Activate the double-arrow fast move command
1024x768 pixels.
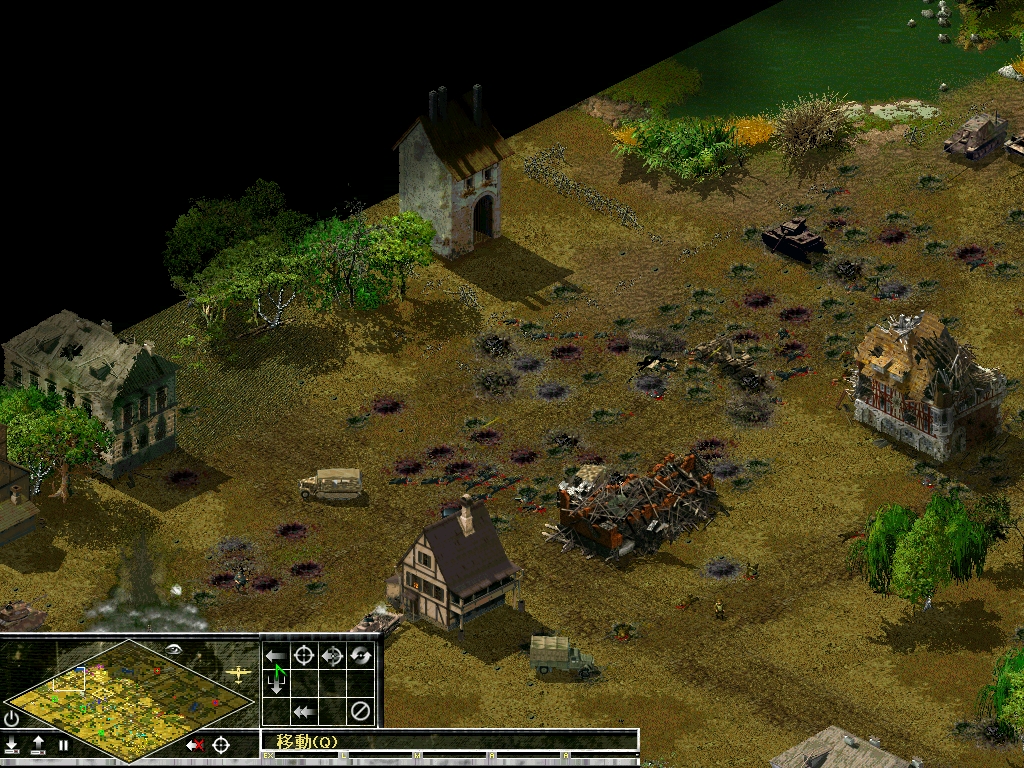(x=304, y=712)
